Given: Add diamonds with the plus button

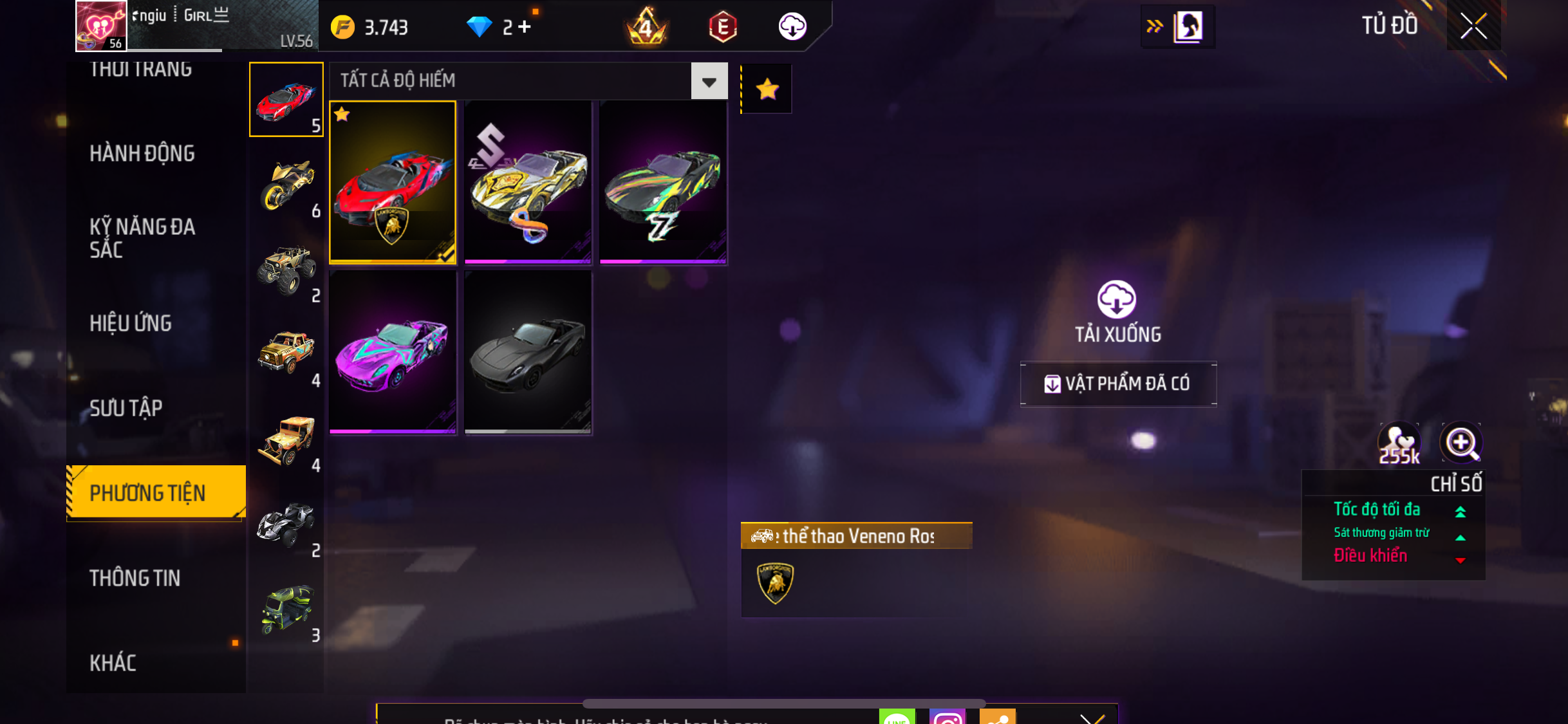Looking at the screenshot, I should [525, 27].
